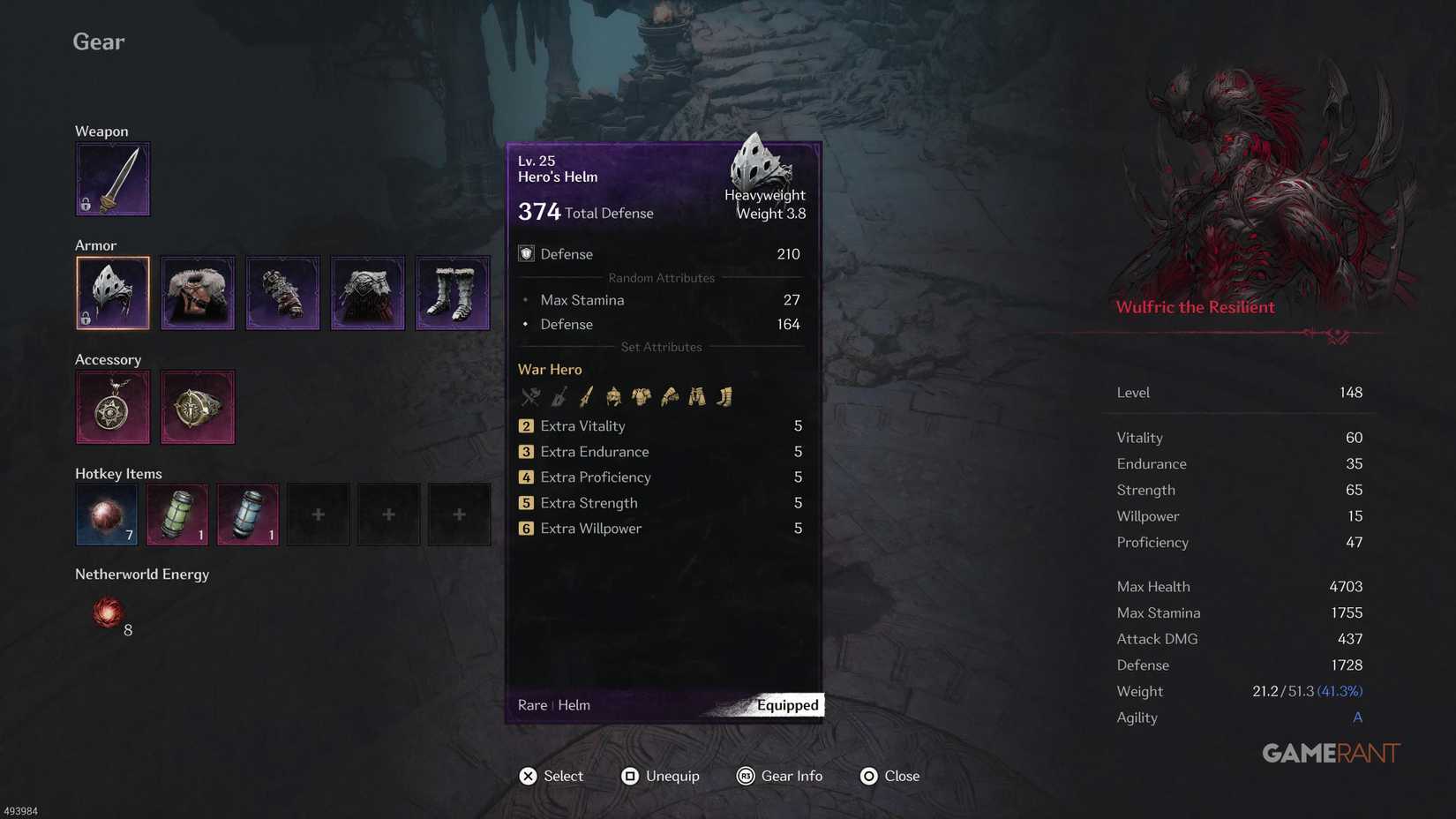
Task: Select the third armor slot gauntlets
Action: coord(282,292)
